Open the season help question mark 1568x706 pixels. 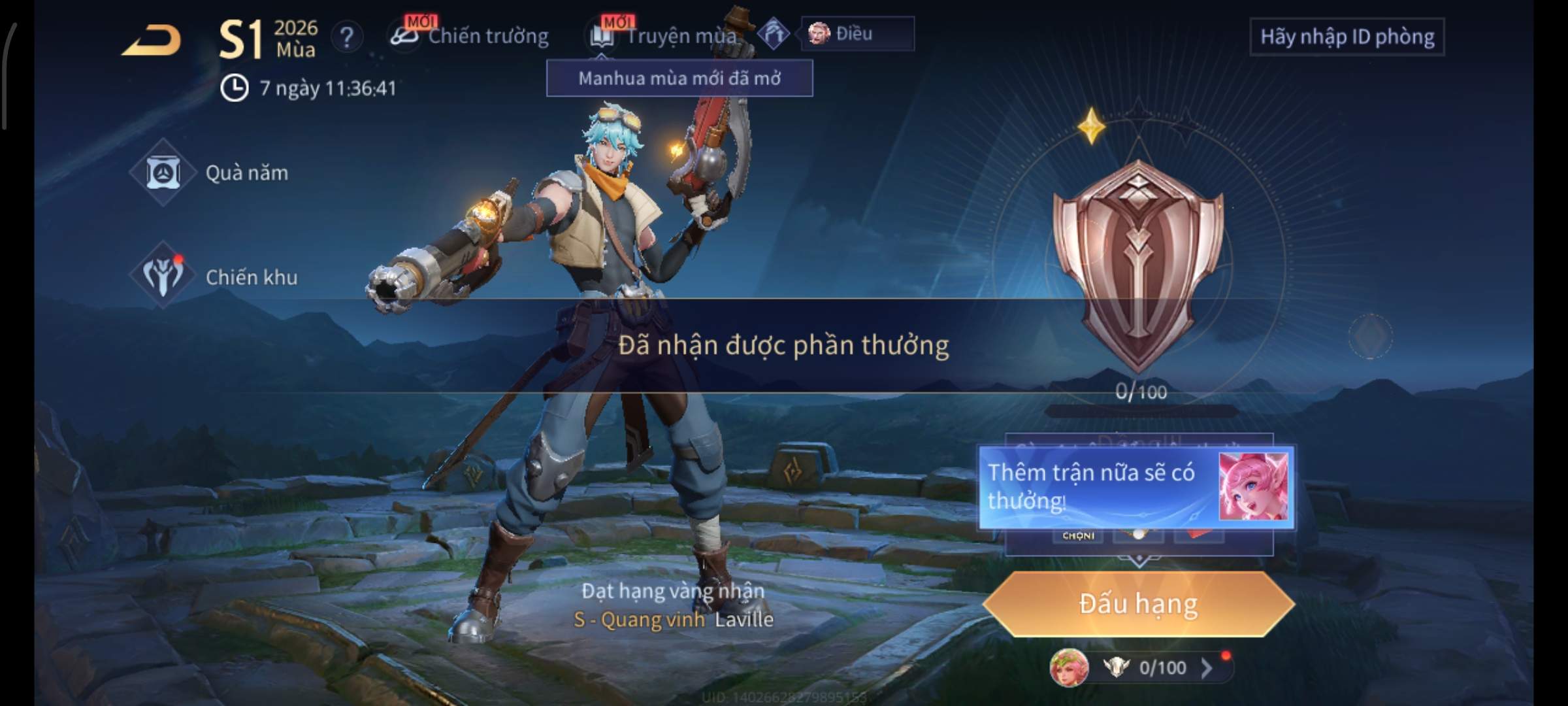[346, 37]
